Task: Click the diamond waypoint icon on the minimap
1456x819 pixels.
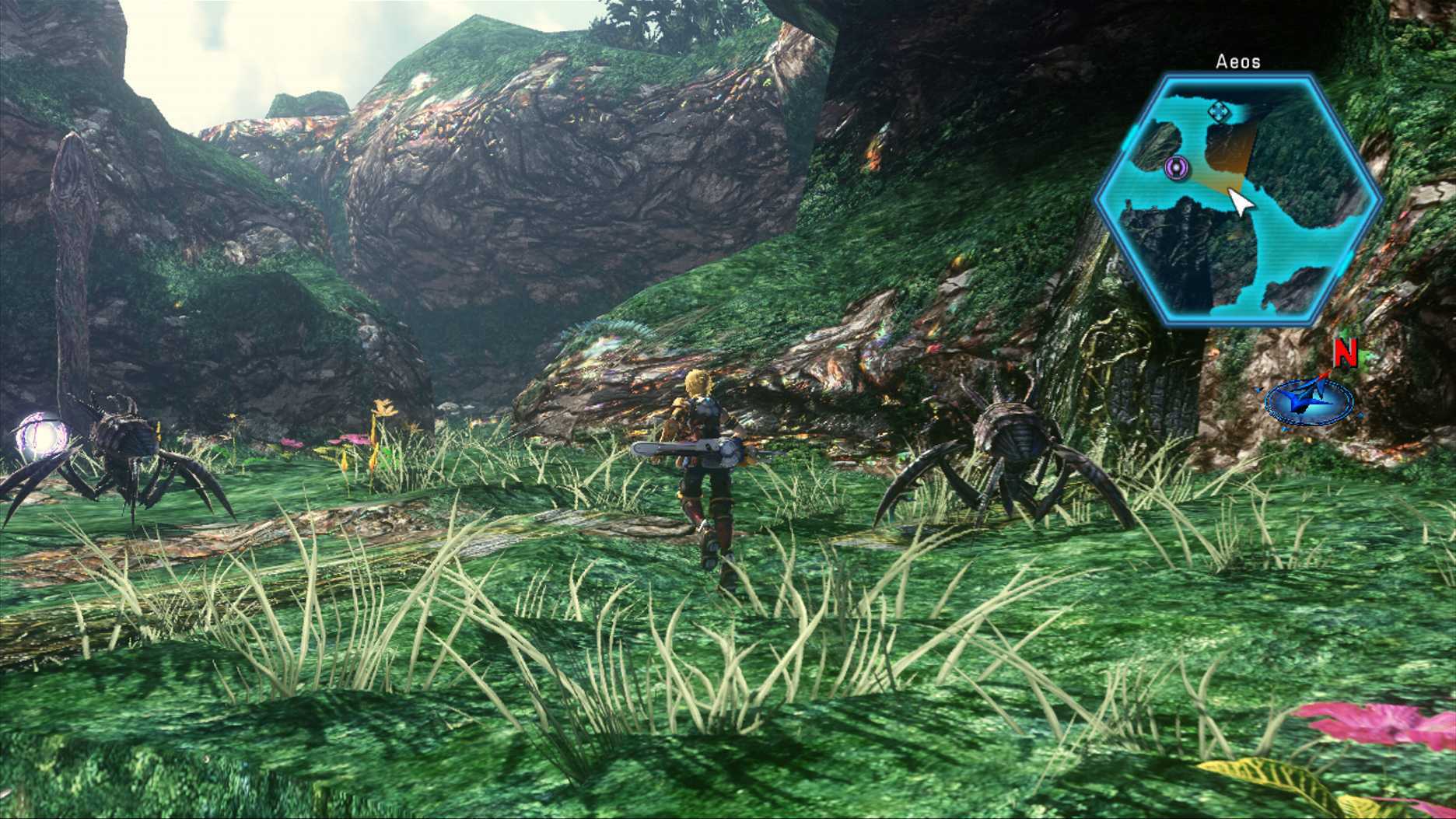Action: tap(1217, 111)
